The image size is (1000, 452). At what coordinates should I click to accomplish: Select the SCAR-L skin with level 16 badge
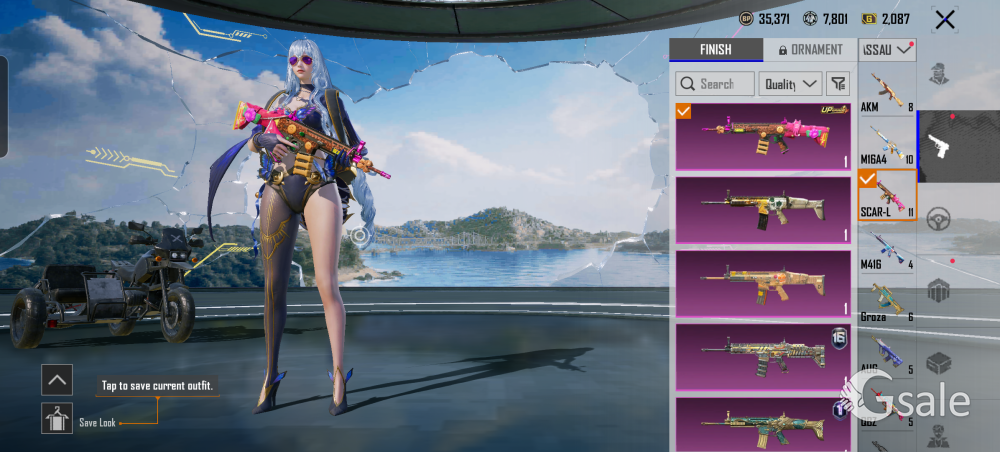(763, 356)
